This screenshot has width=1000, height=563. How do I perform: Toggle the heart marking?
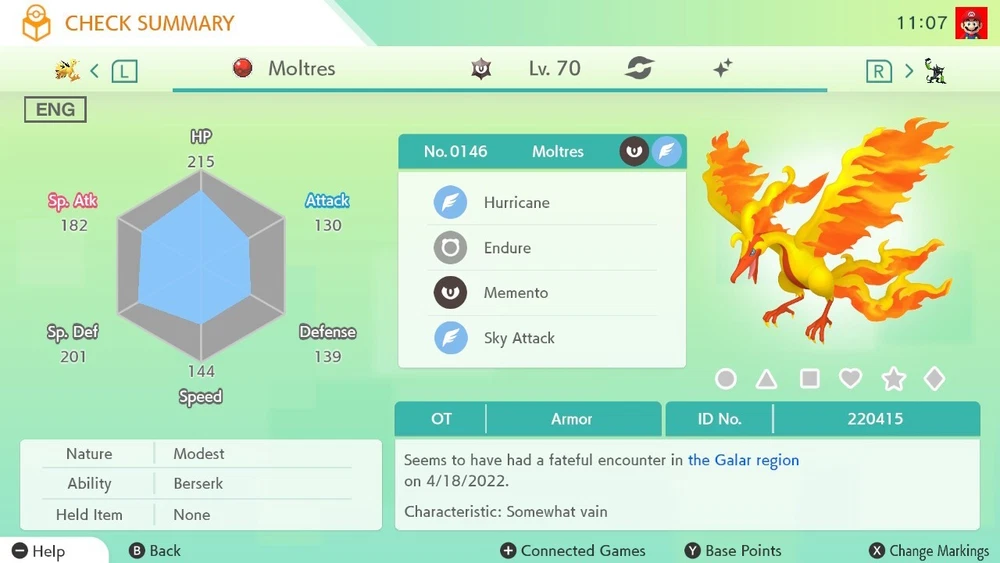[850, 379]
